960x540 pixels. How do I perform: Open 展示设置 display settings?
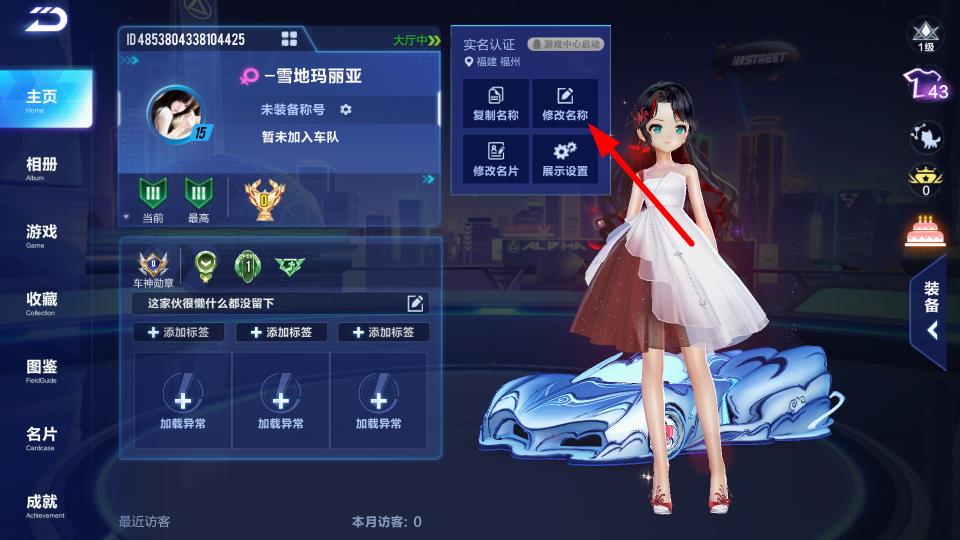coord(565,159)
